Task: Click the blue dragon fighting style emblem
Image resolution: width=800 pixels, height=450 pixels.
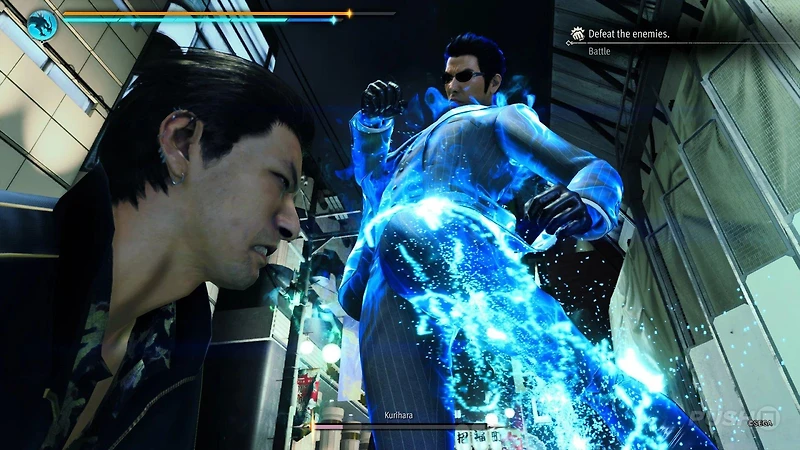Action: 42,24
